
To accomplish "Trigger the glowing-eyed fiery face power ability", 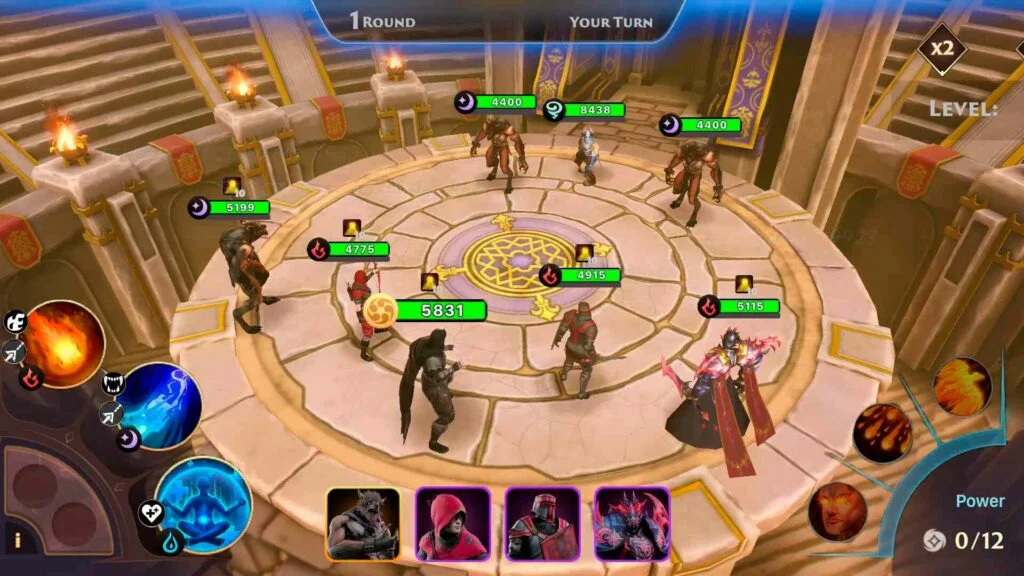I will [837, 511].
